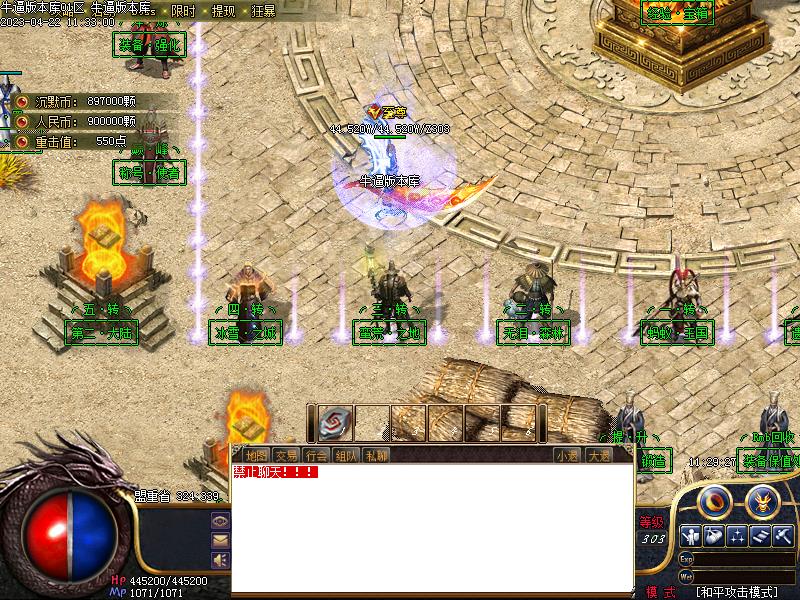Open the character equipment icon (swordsman)
This screenshot has height=600, width=800.
[690, 536]
